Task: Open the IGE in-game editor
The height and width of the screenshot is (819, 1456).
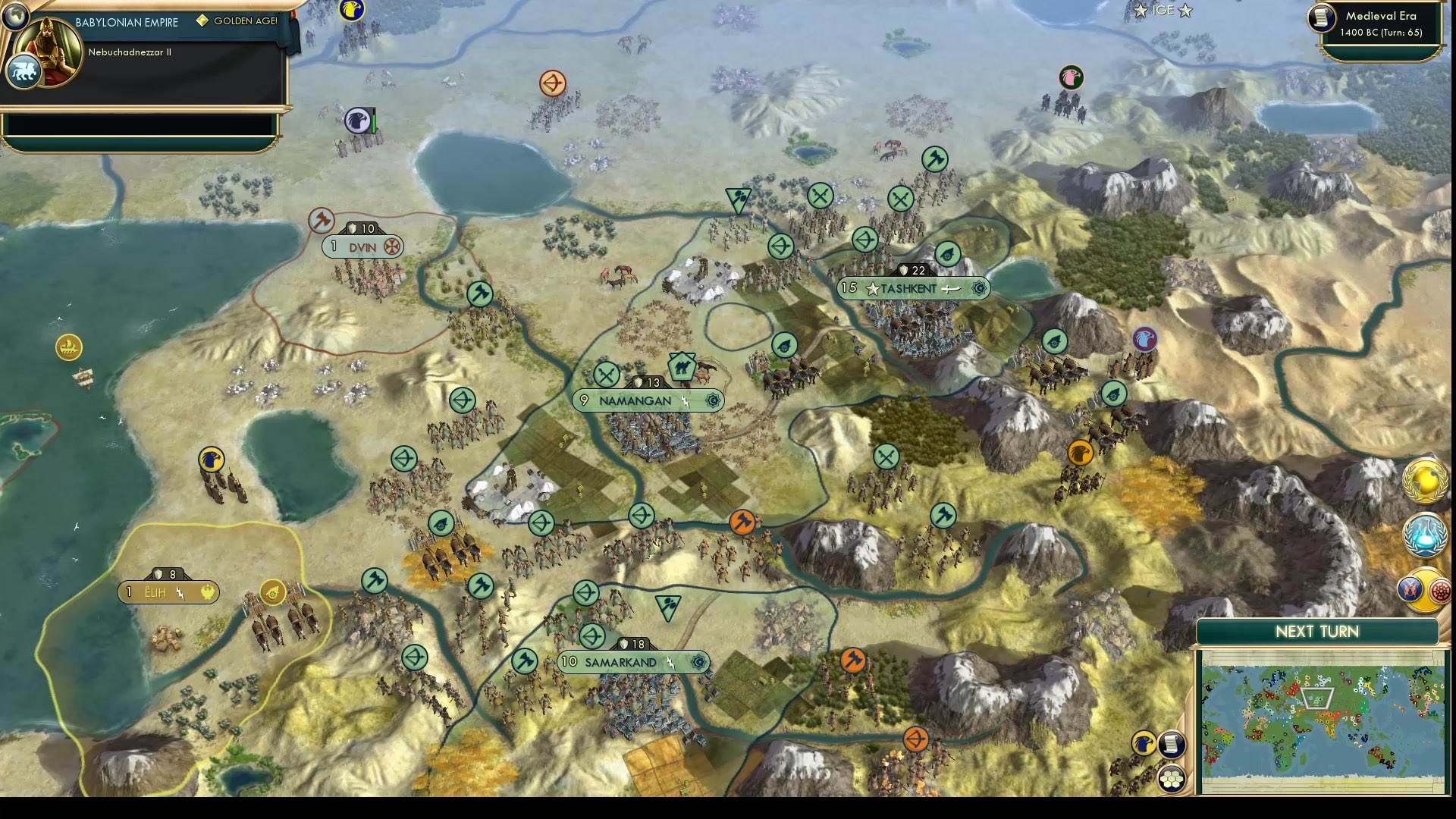Action: coord(1163,11)
